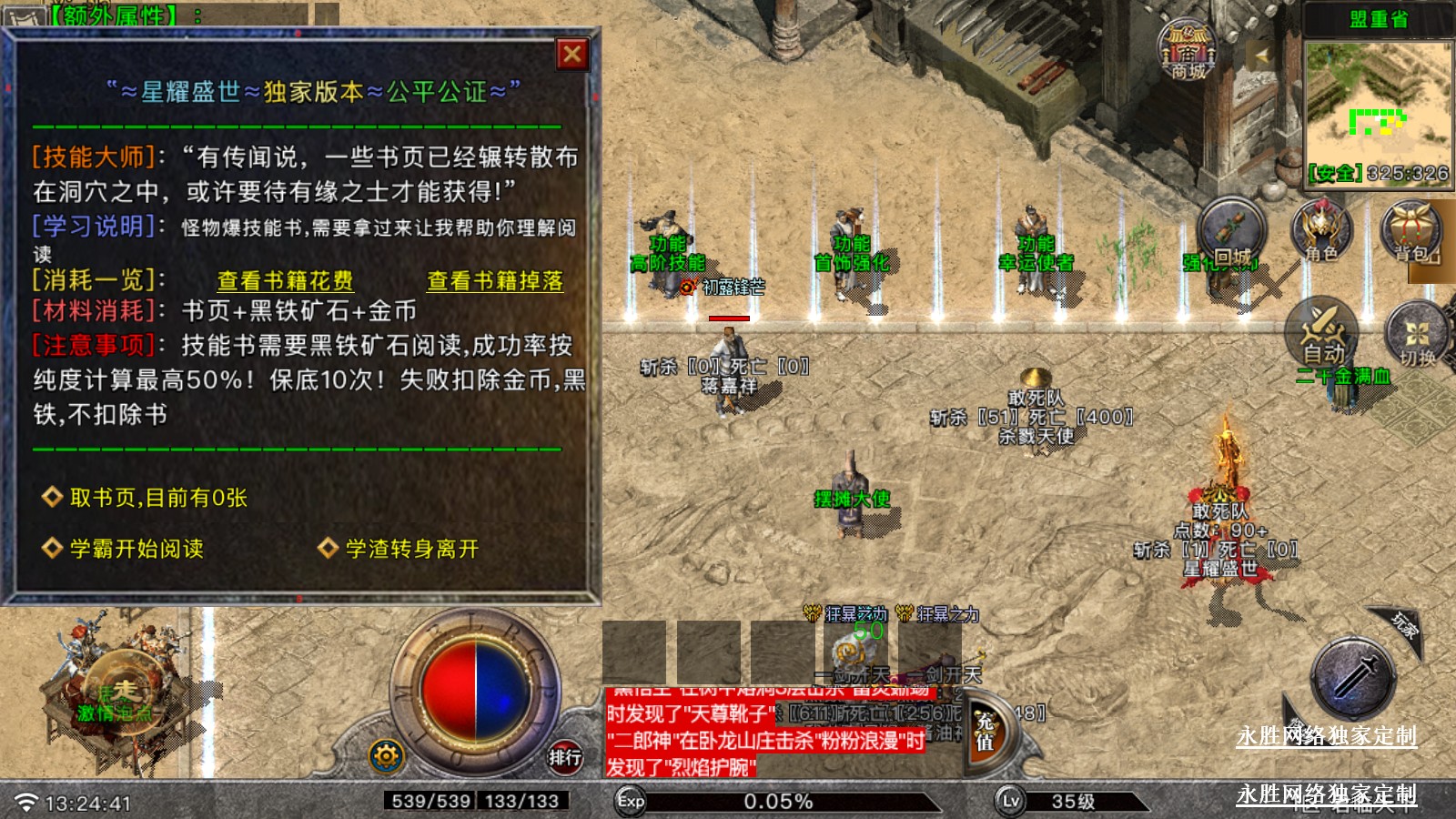Open the 查看书籍花费 link

[x=285, y=281]
